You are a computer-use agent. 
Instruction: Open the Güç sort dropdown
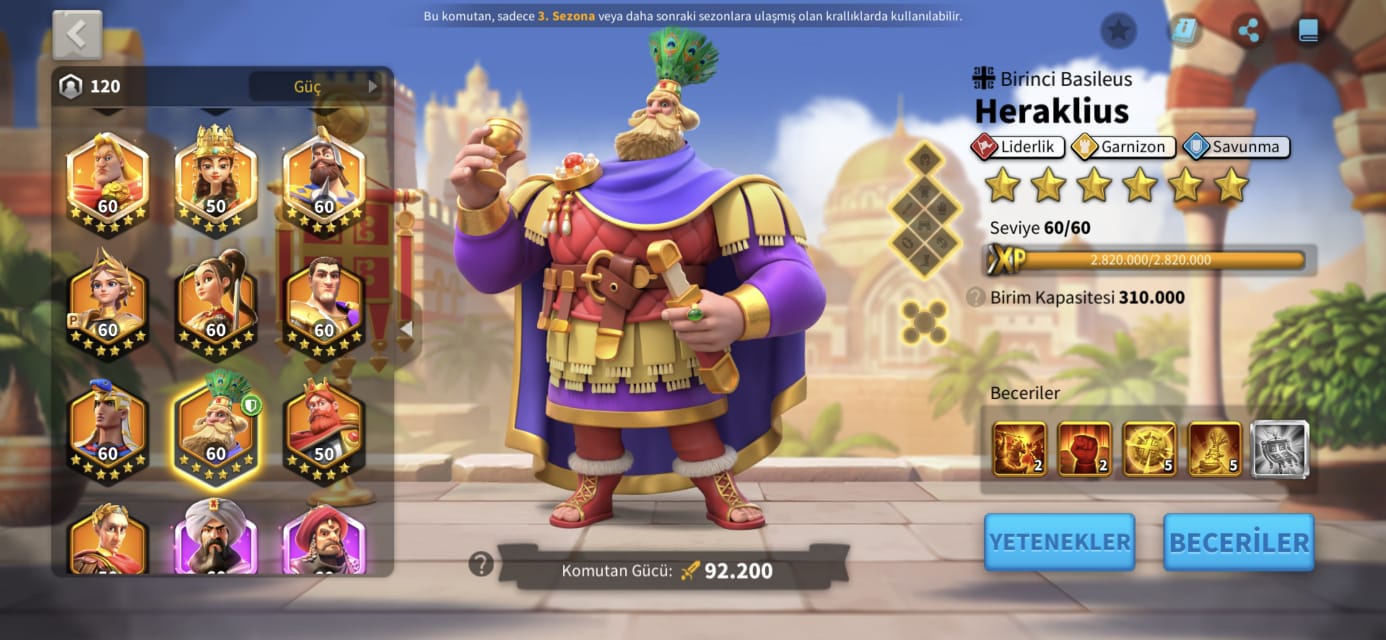[316, 86]
